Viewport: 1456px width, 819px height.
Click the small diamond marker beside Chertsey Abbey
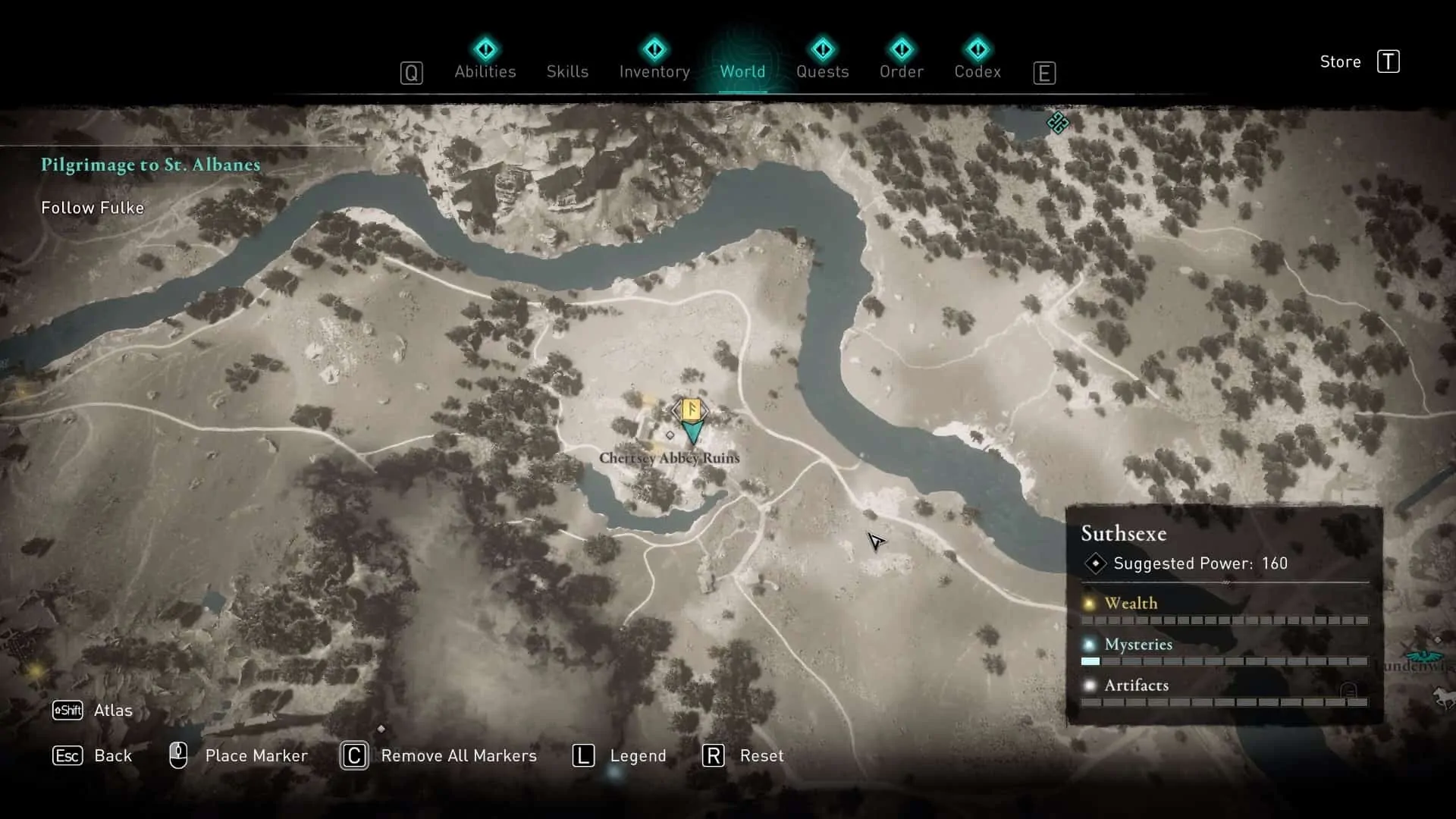pos(670,435)
